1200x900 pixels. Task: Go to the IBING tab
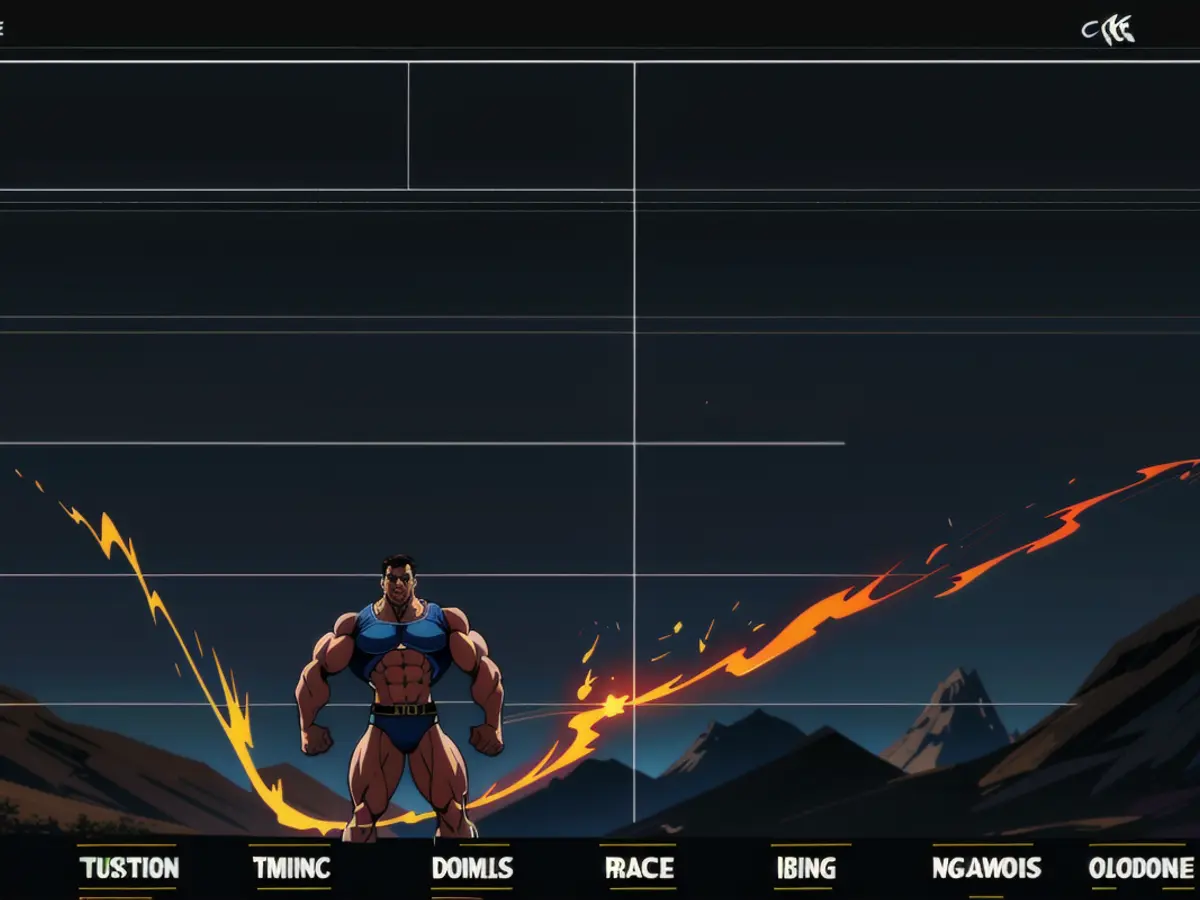[x=806, y=868]
